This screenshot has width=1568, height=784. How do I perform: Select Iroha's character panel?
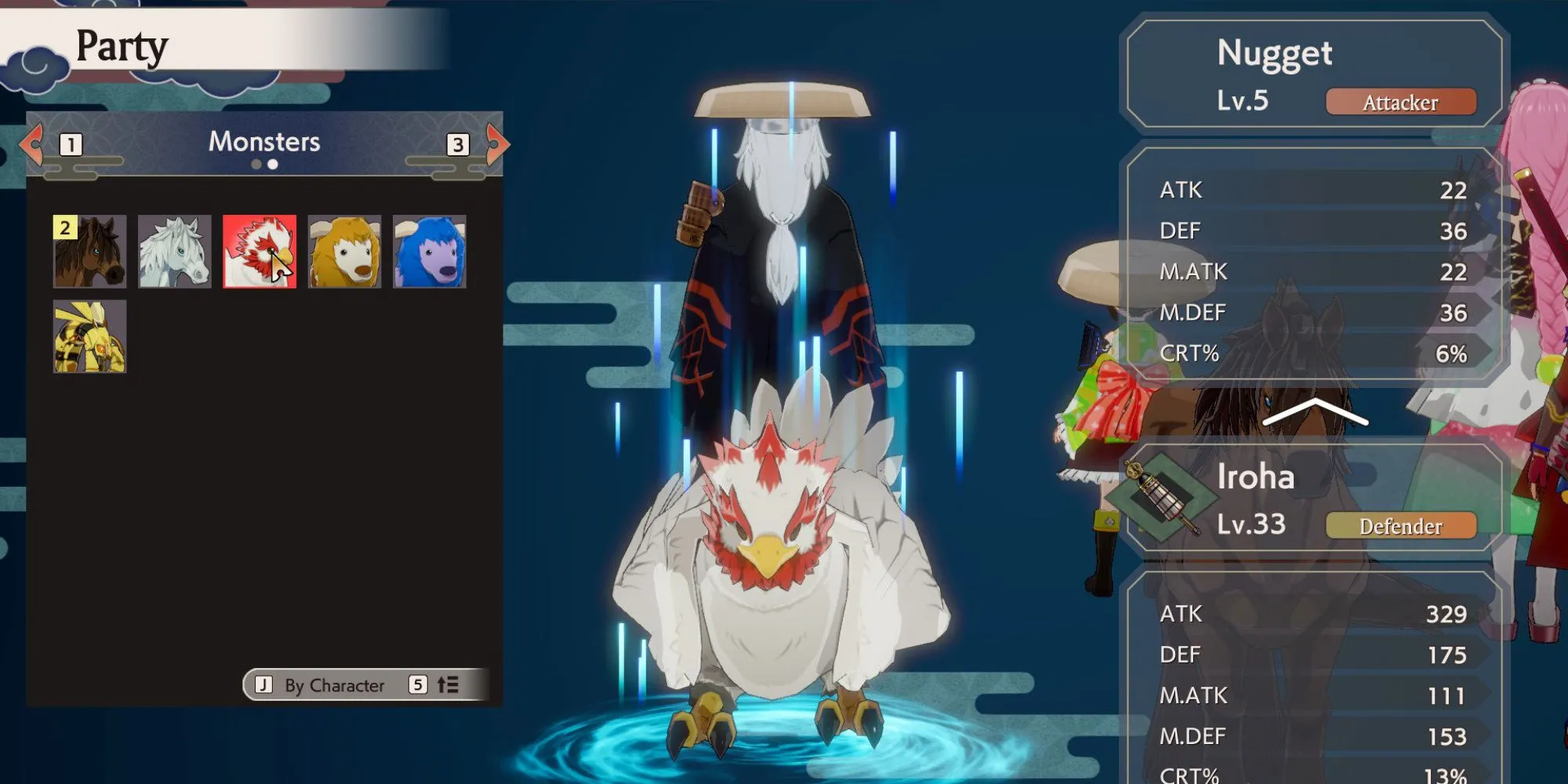1315,499
